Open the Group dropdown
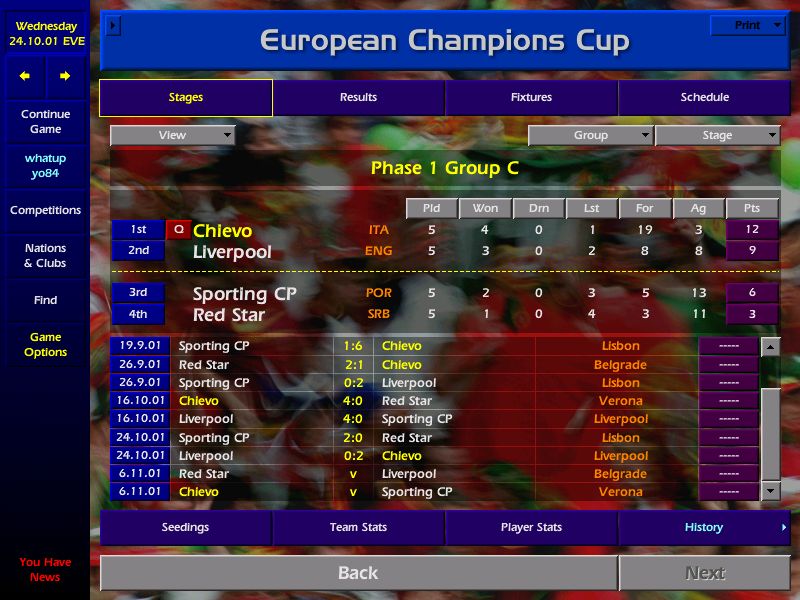This screenshot has height=600, width=800. [590, 135]
